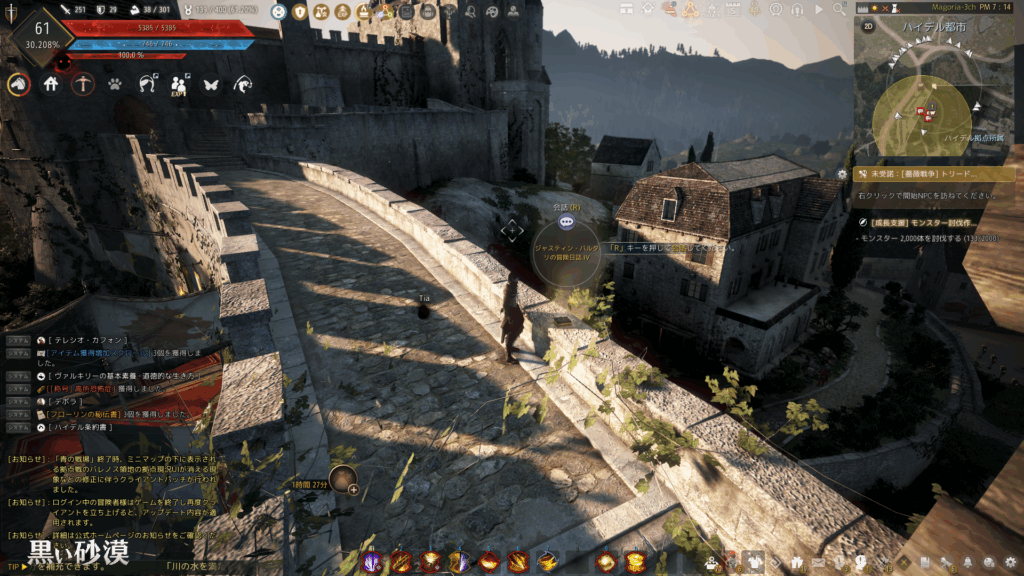Activate the purple crystal skill icon

[x=373, y=561]
